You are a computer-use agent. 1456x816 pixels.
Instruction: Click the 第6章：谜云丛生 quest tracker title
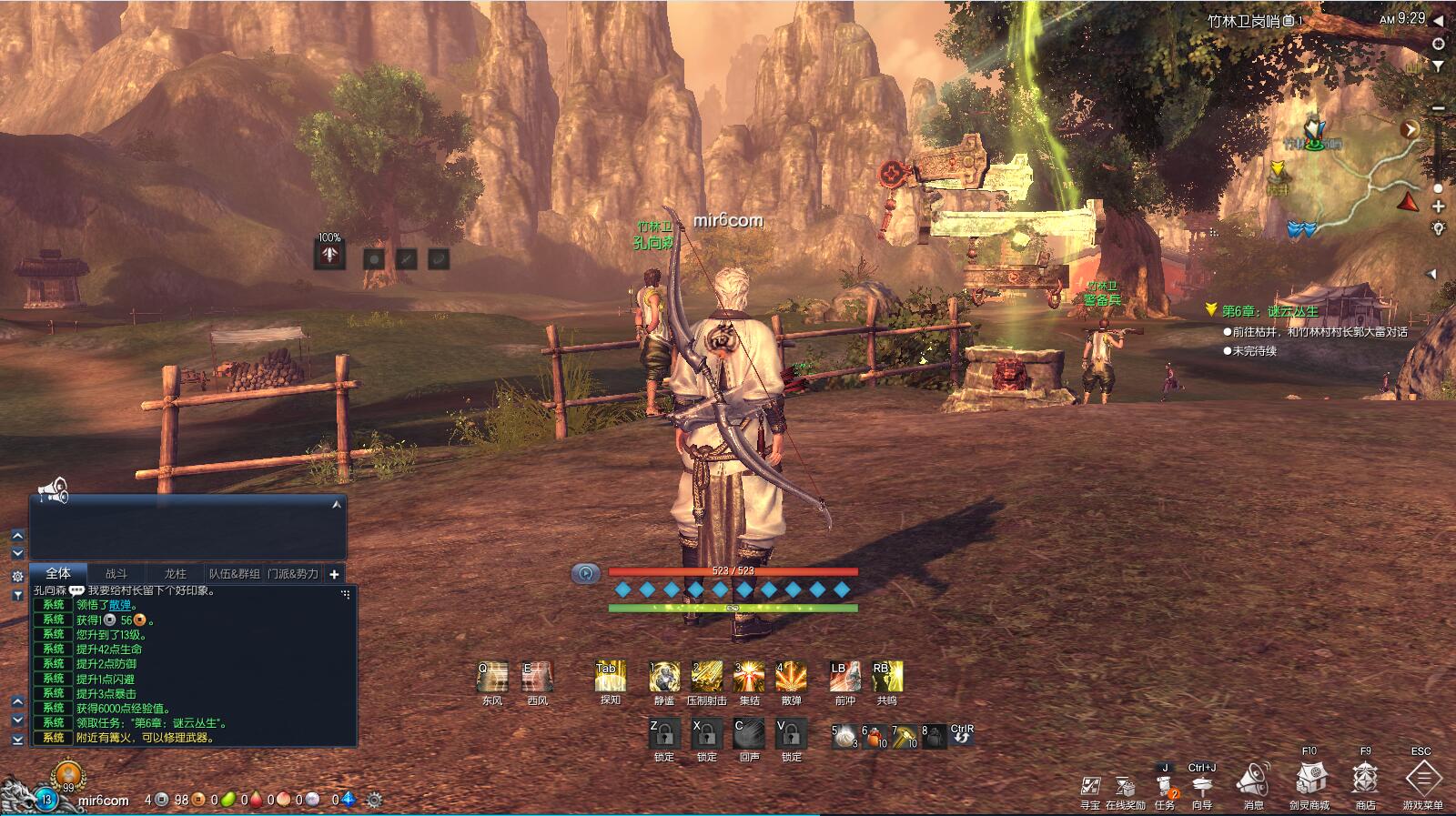[x=1269, y=311]
